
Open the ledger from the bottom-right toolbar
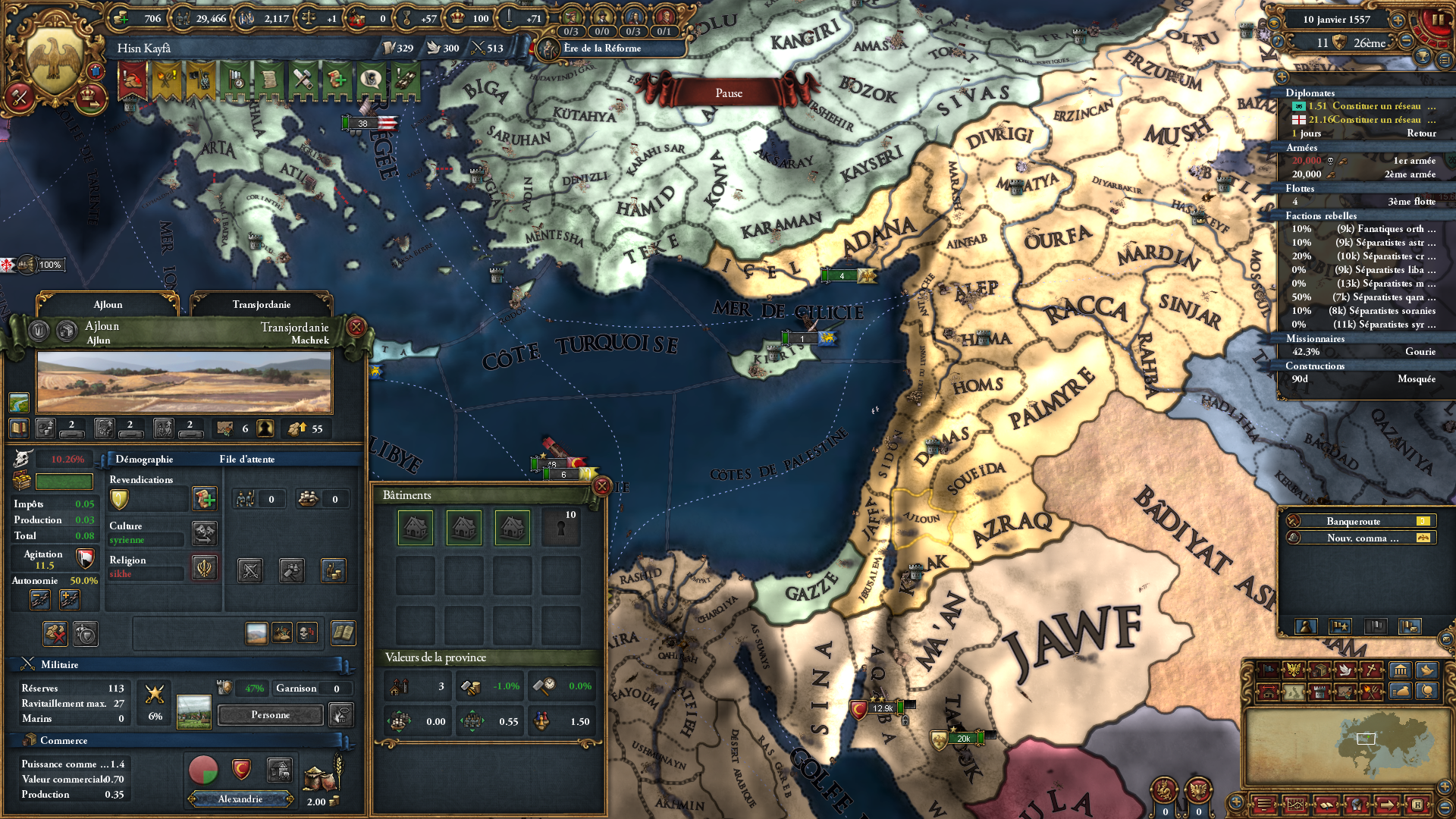[x=1327, y=805]
